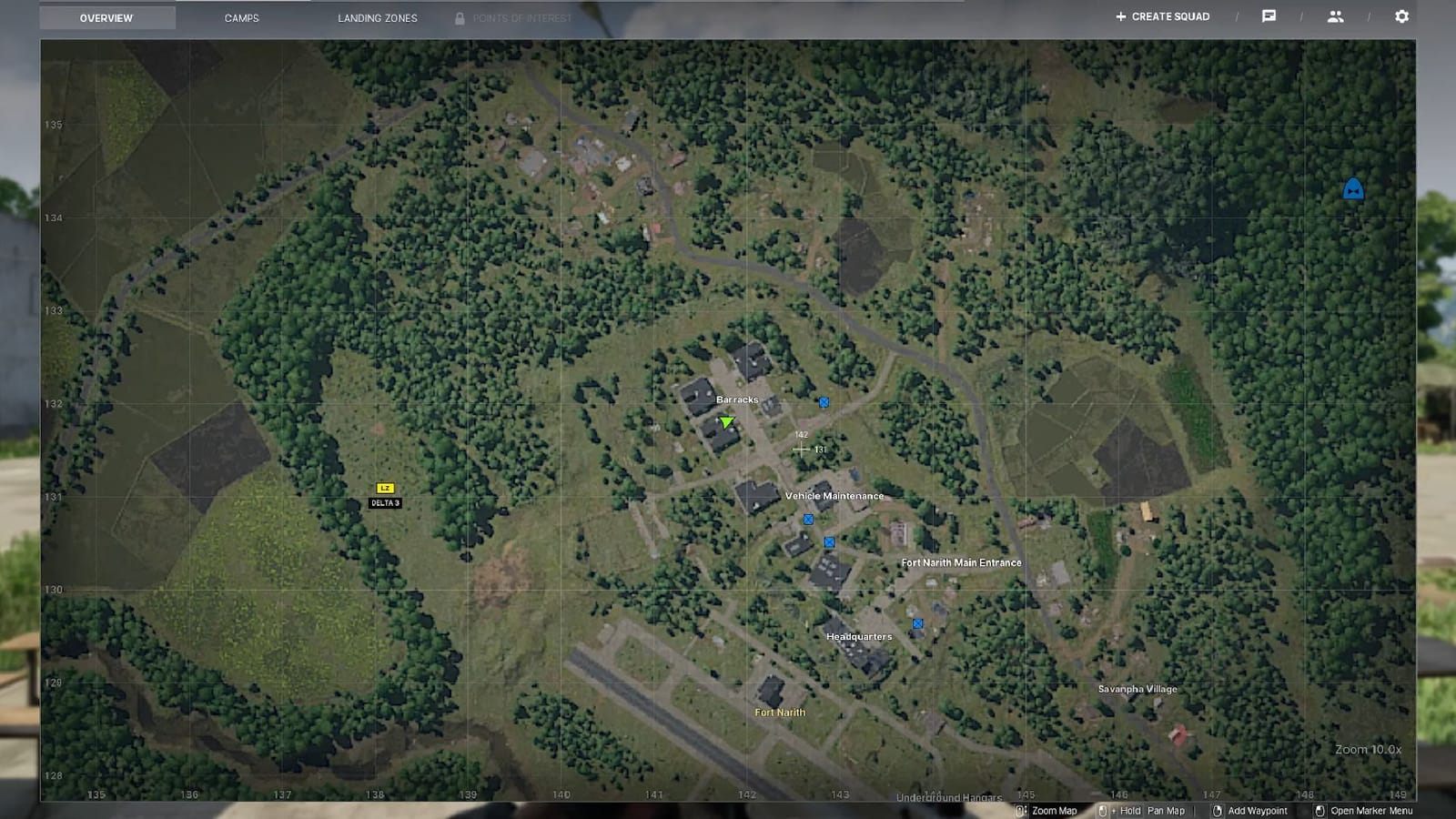Screen dimensions: 1456x819
Task: Click the green player arrow near Barracks
Action: pyautogui.click(x=725, y=420)
